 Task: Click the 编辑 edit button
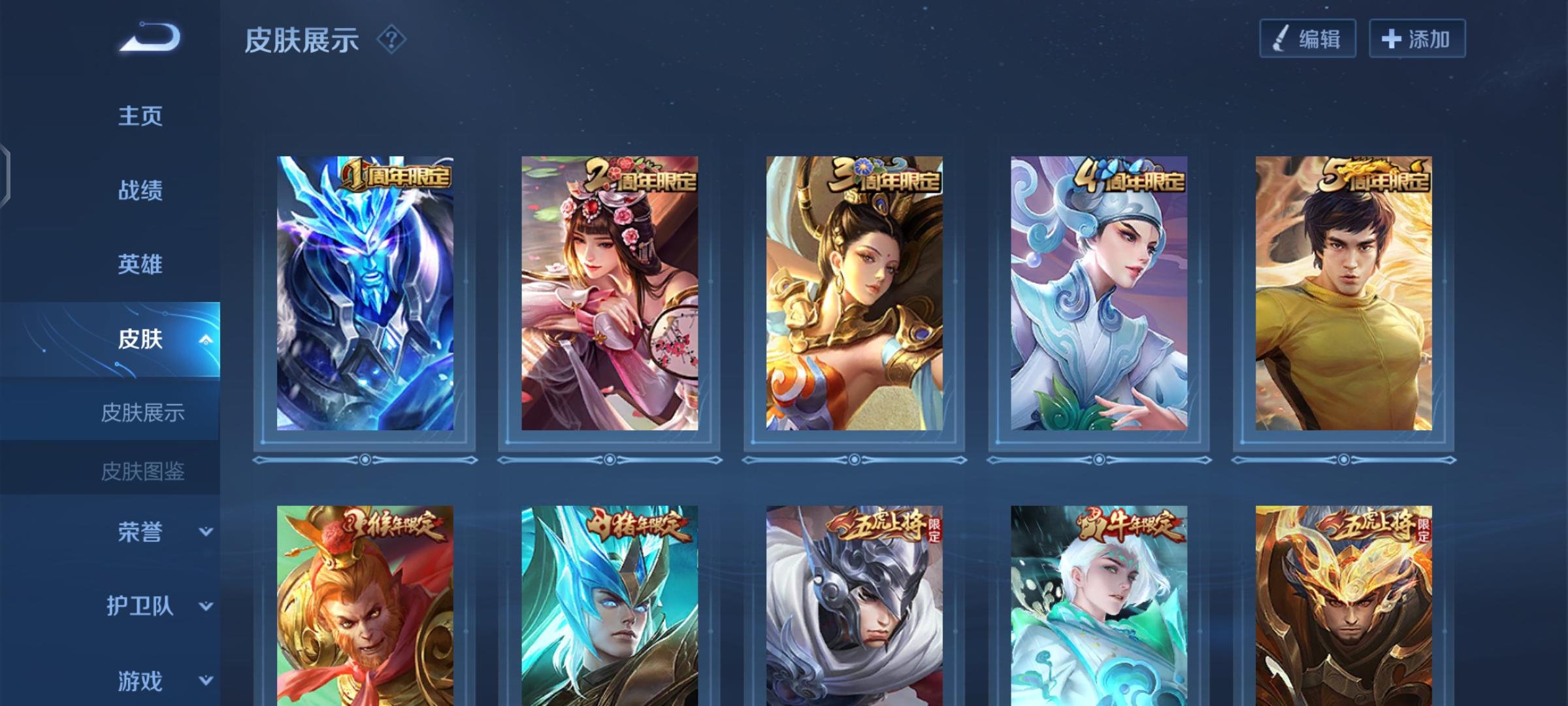click(x=1306, y=39)
